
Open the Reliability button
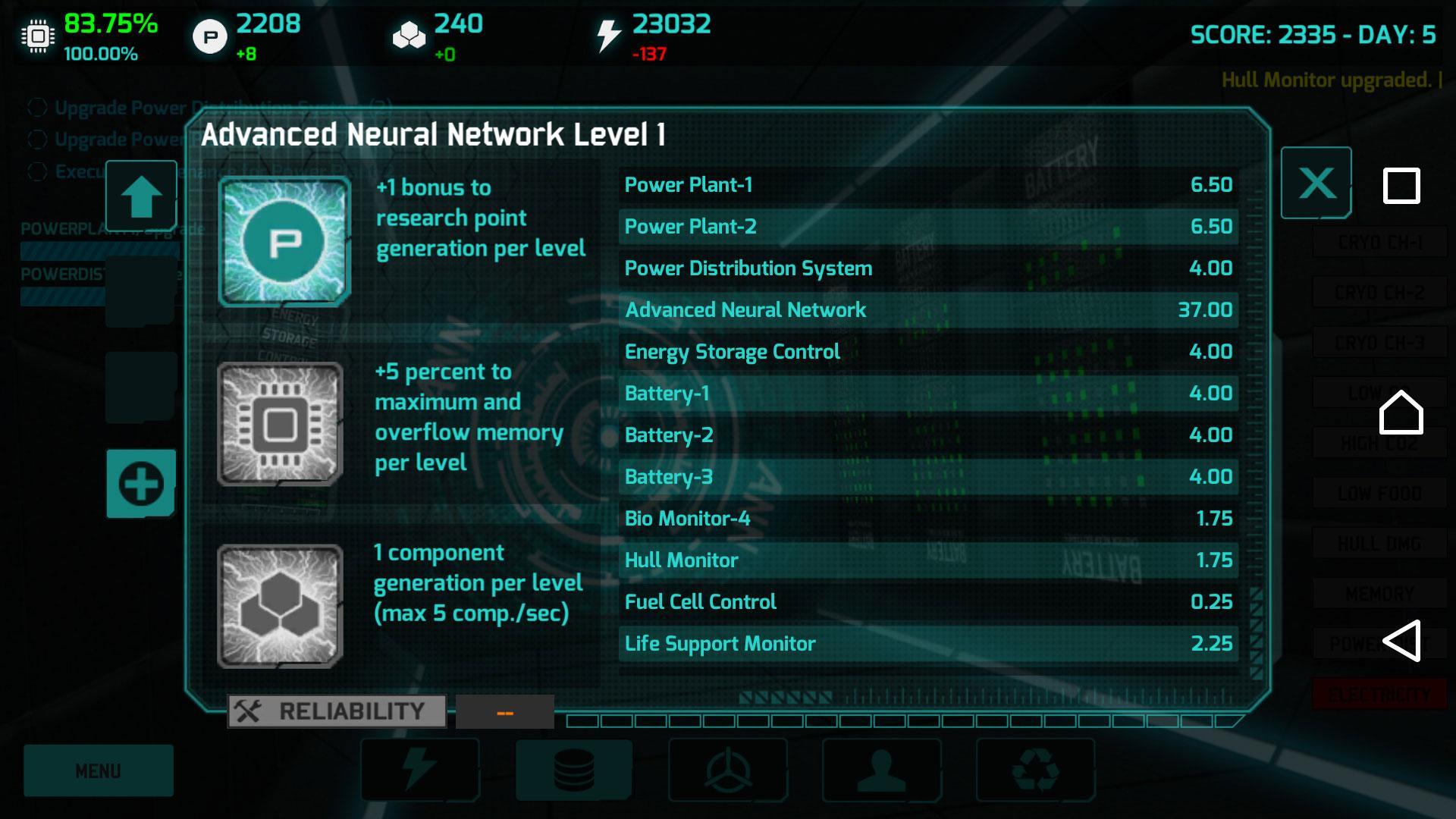point(337,711)
